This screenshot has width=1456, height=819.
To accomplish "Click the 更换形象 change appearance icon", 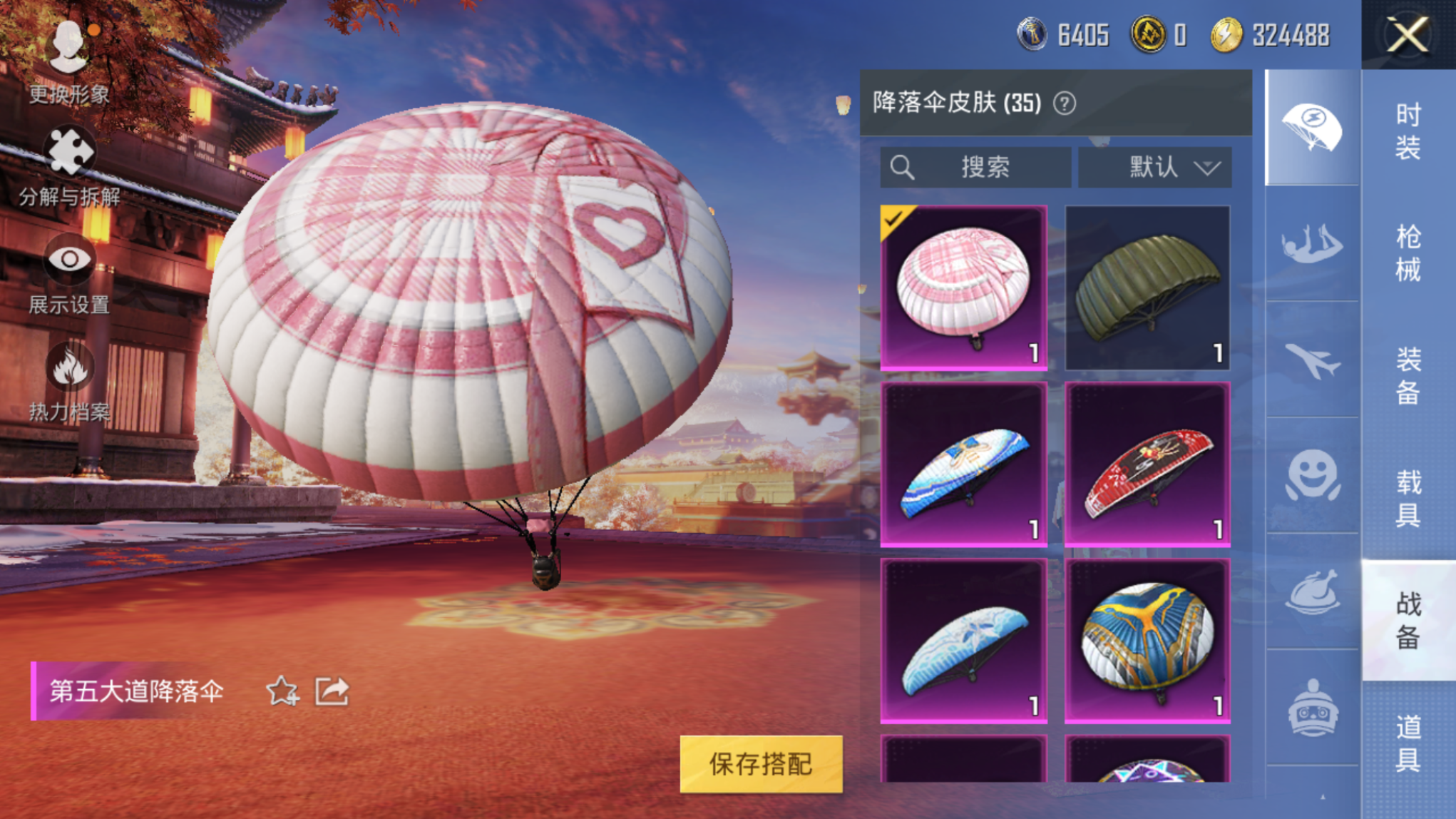I will pos(69,49).
